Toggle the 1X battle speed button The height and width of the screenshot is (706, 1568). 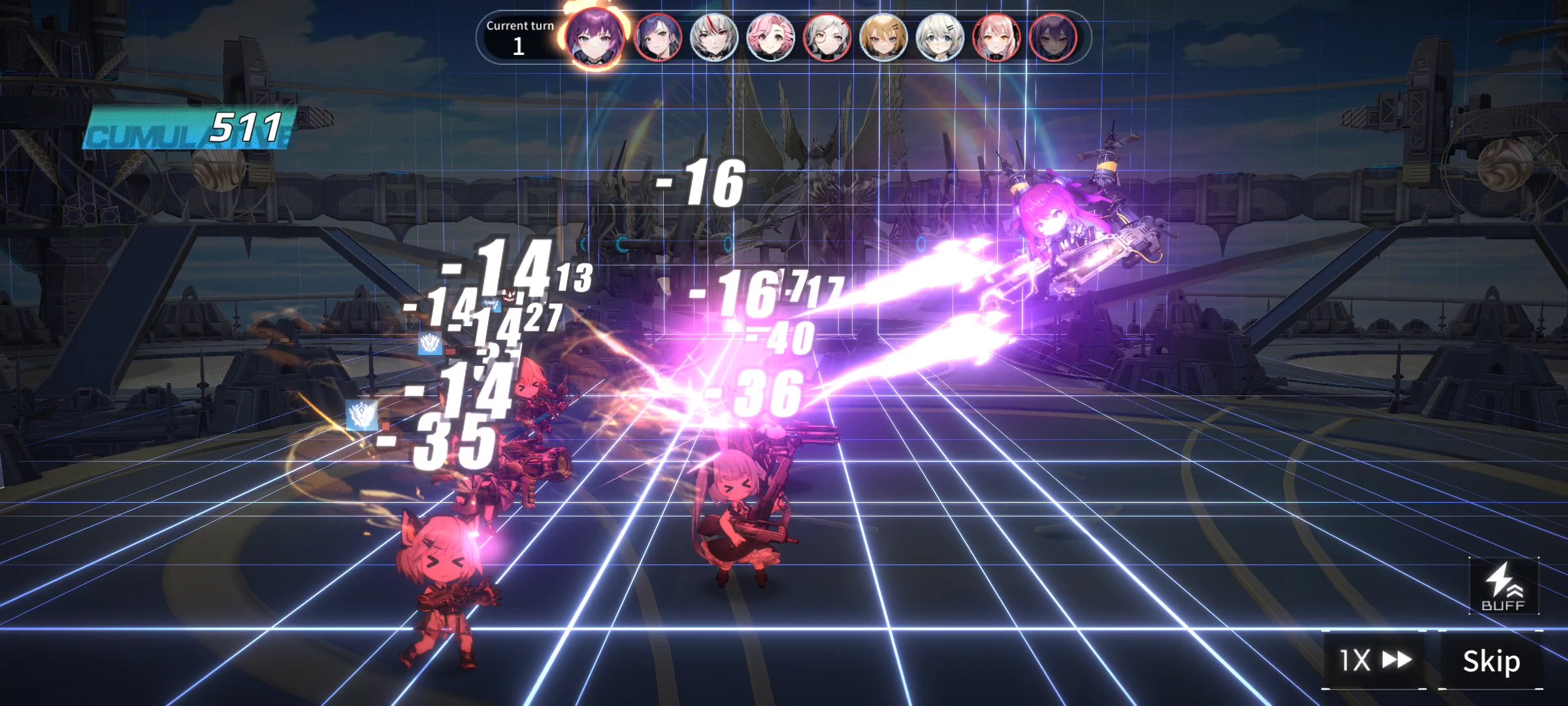pos(1375,660)
